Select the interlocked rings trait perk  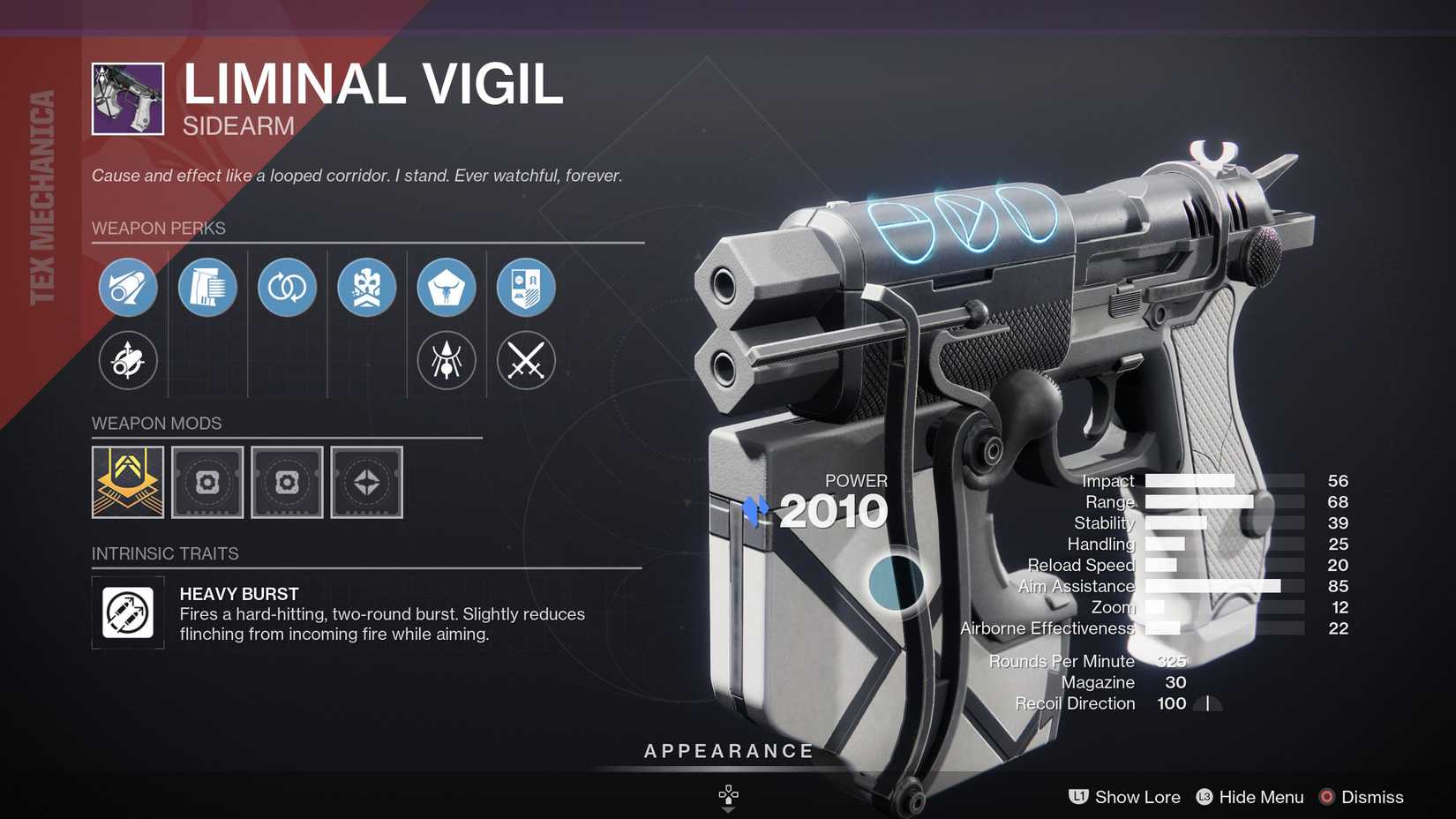tap(286, 288)
